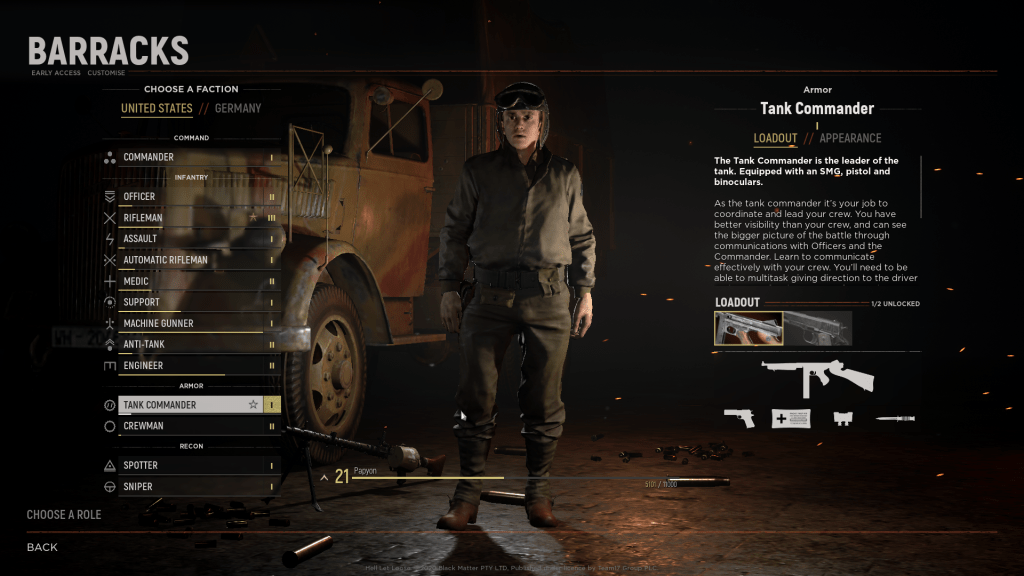Select the United States faction
The height and width of the screenshot is (576, 1024).
tap(156, 108)
